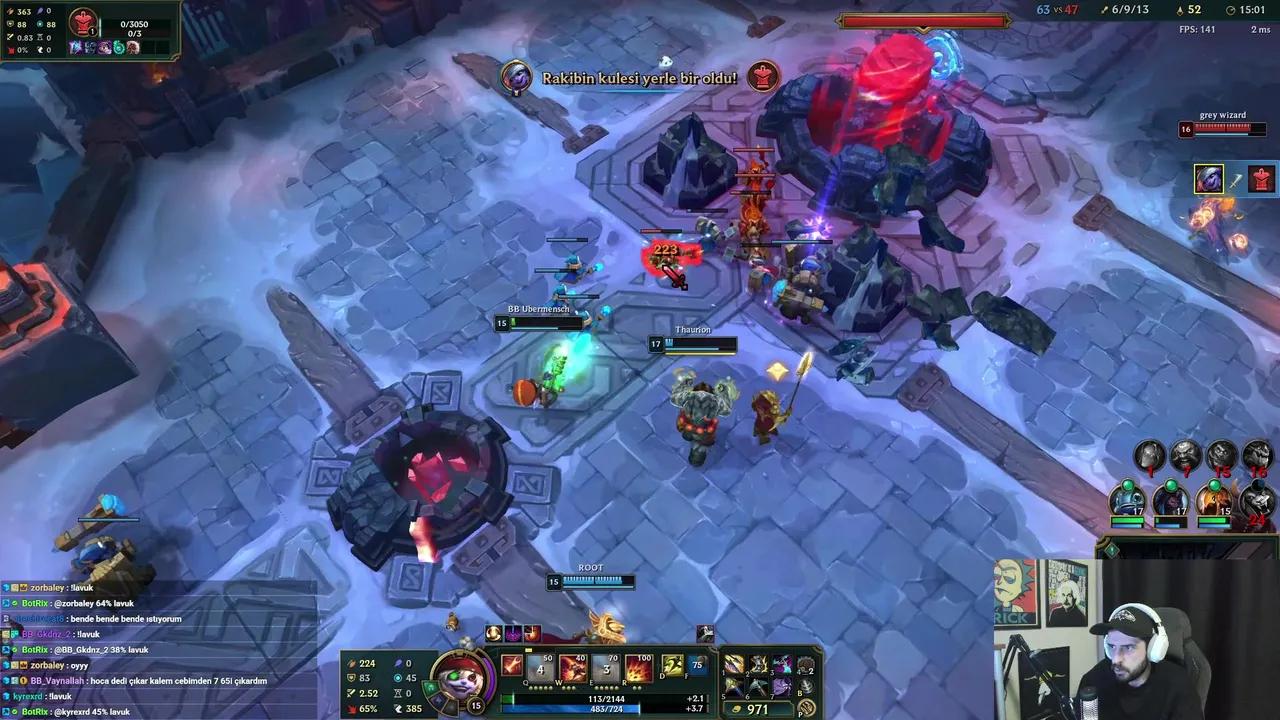Click the attack damage icon in stats panel
Viewport: 1280px width, 720px height.
click(9, 12)
